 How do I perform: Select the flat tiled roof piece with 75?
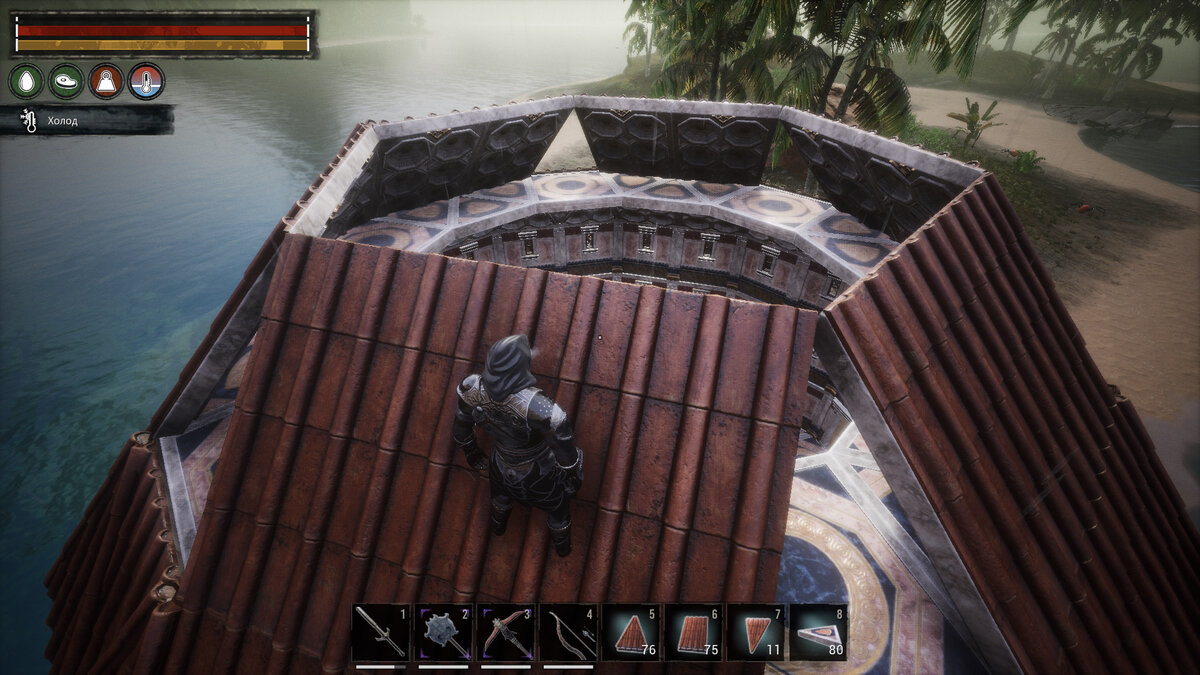click(693, 633)
